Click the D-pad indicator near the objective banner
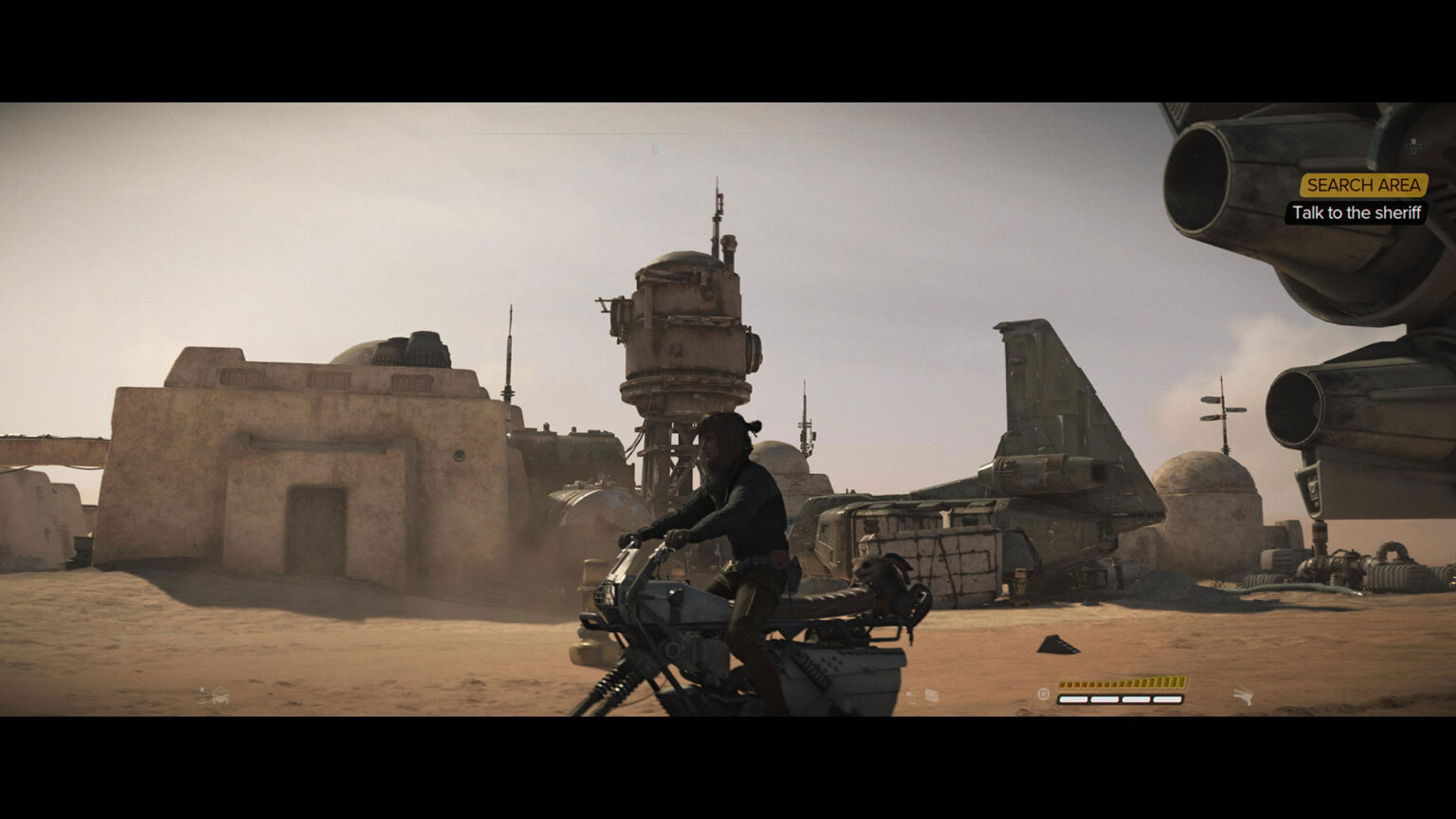 [1412, 145]
